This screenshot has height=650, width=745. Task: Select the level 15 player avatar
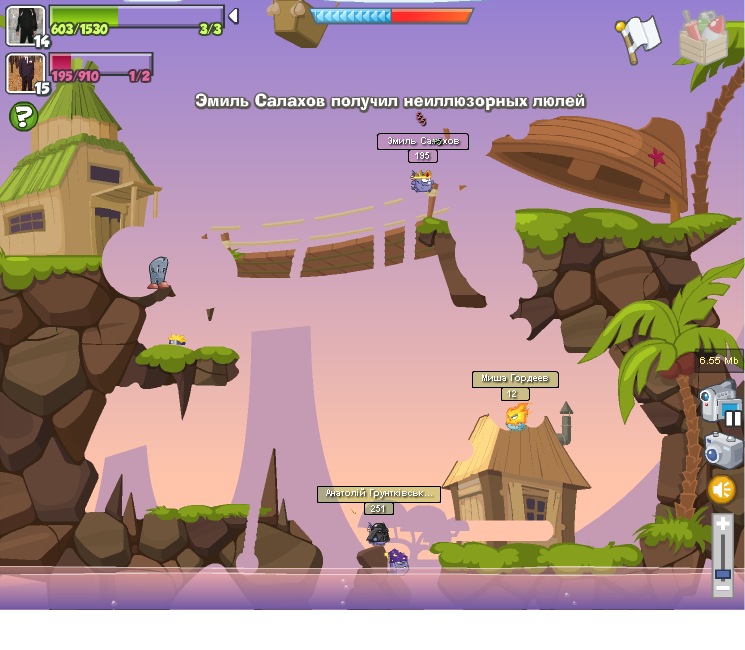[25, 73]
